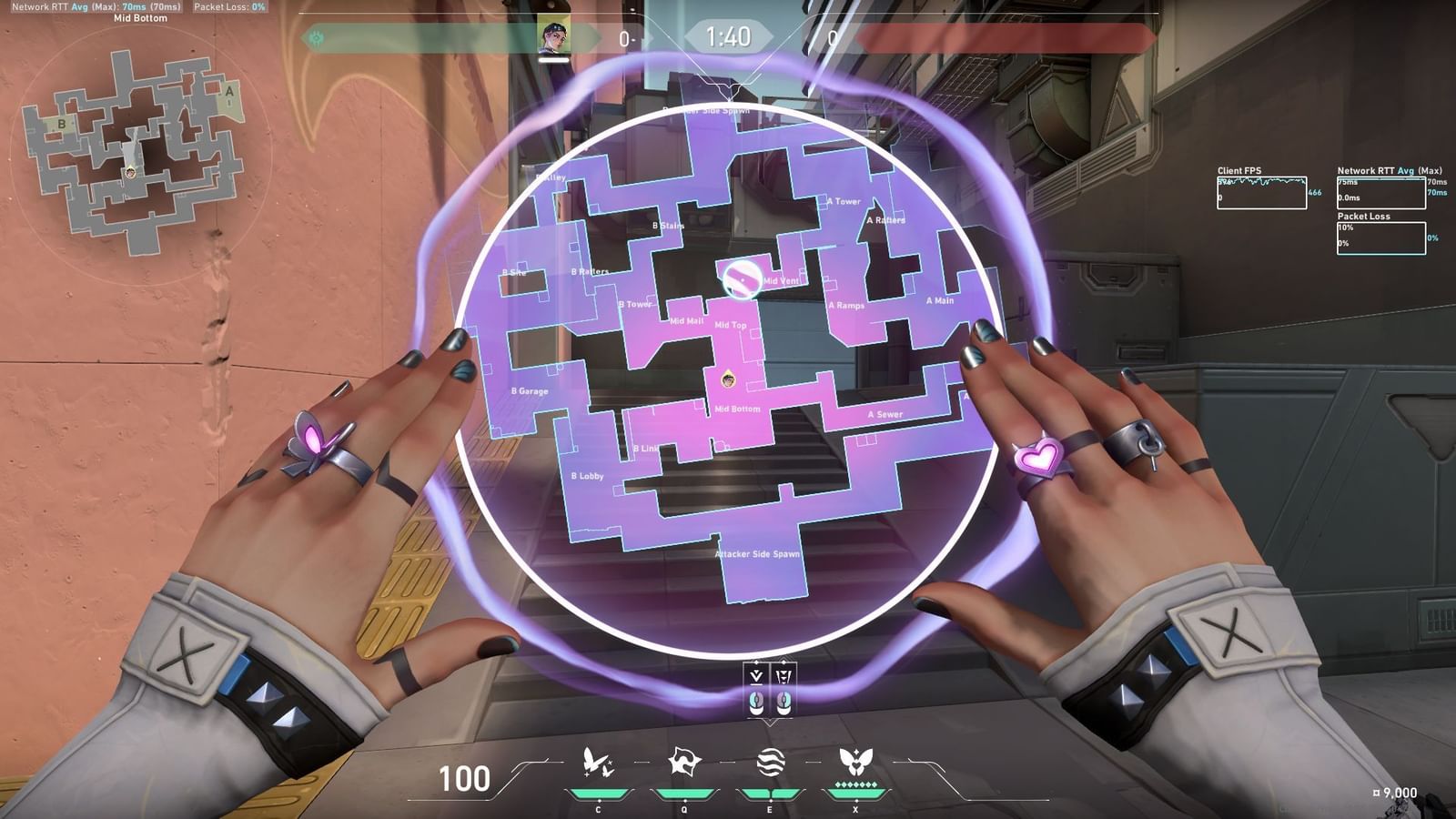Screen dimensions: 1456x819
Task: Click the B site marker on the minimap
Action: tap(62, 124)
